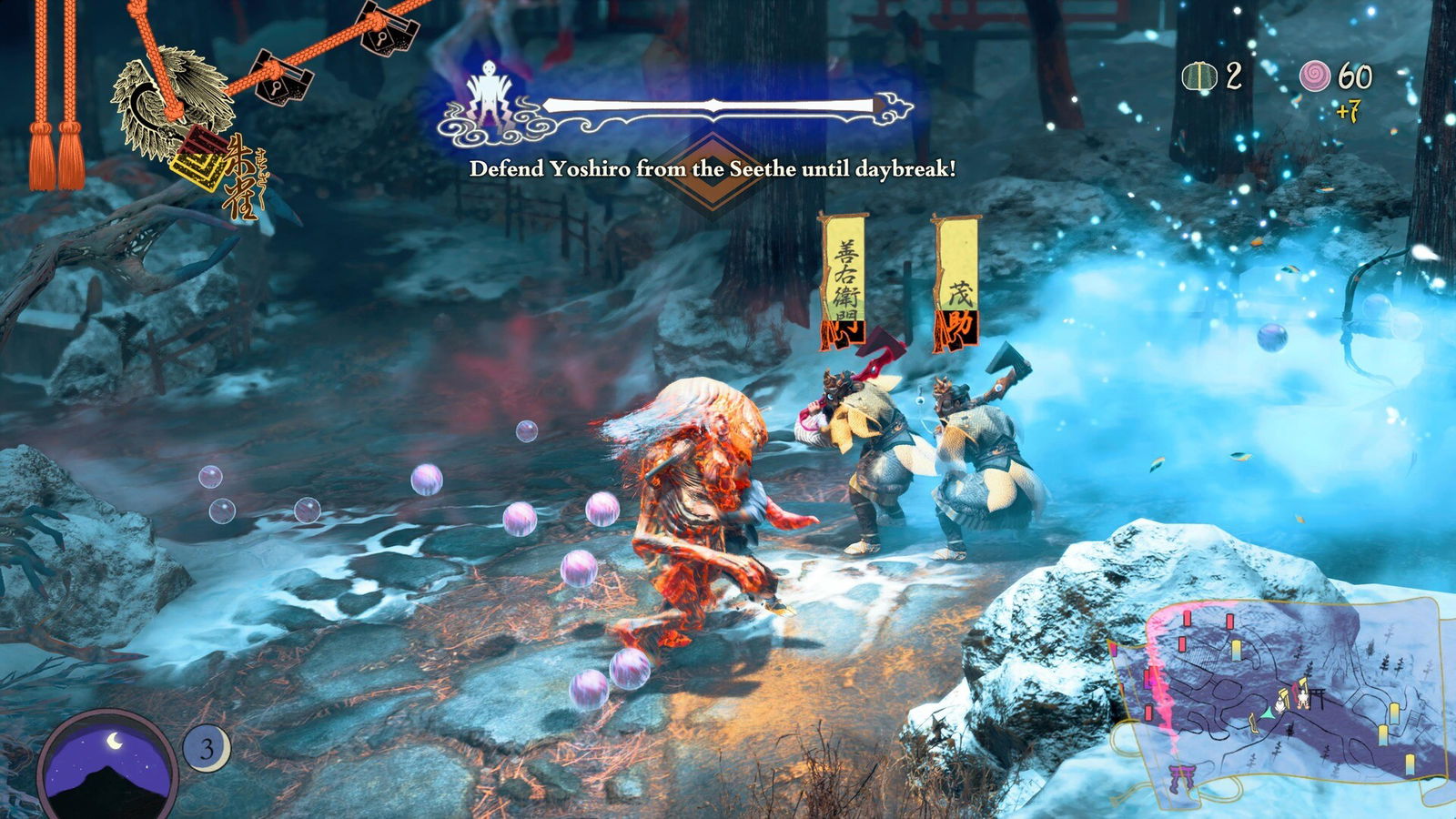Select the torii gate marker on the minimap
Viewport: 1456px width, 819px height.
[x=1181, y=778]
